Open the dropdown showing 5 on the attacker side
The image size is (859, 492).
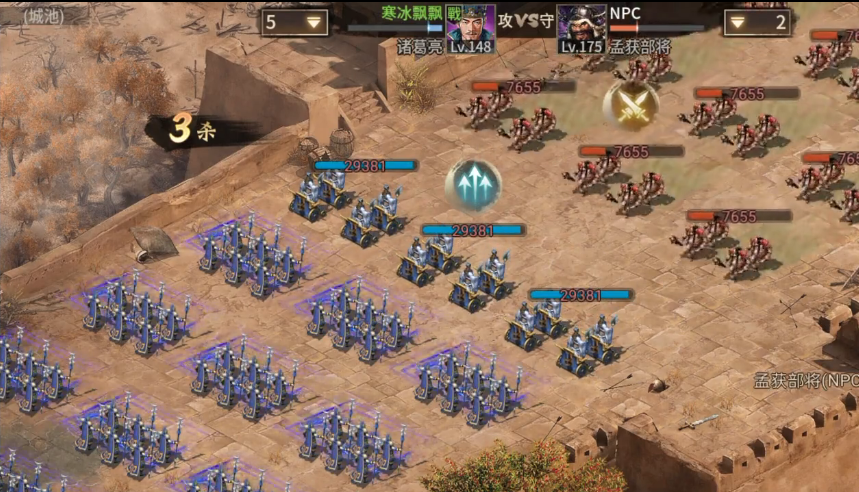click(296, 22)
